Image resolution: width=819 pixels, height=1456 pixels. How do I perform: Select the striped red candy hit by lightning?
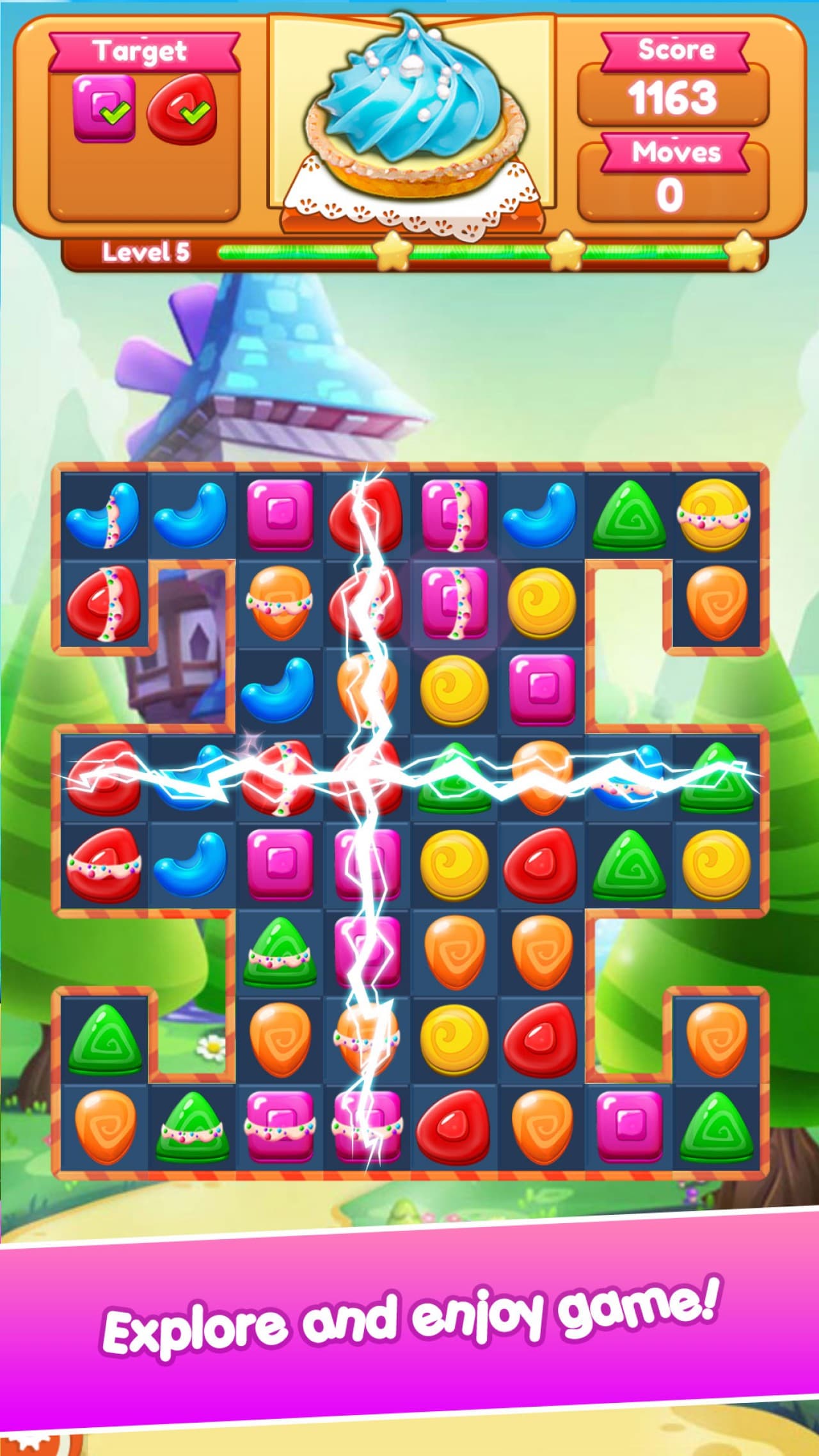(x=282, y=777)
